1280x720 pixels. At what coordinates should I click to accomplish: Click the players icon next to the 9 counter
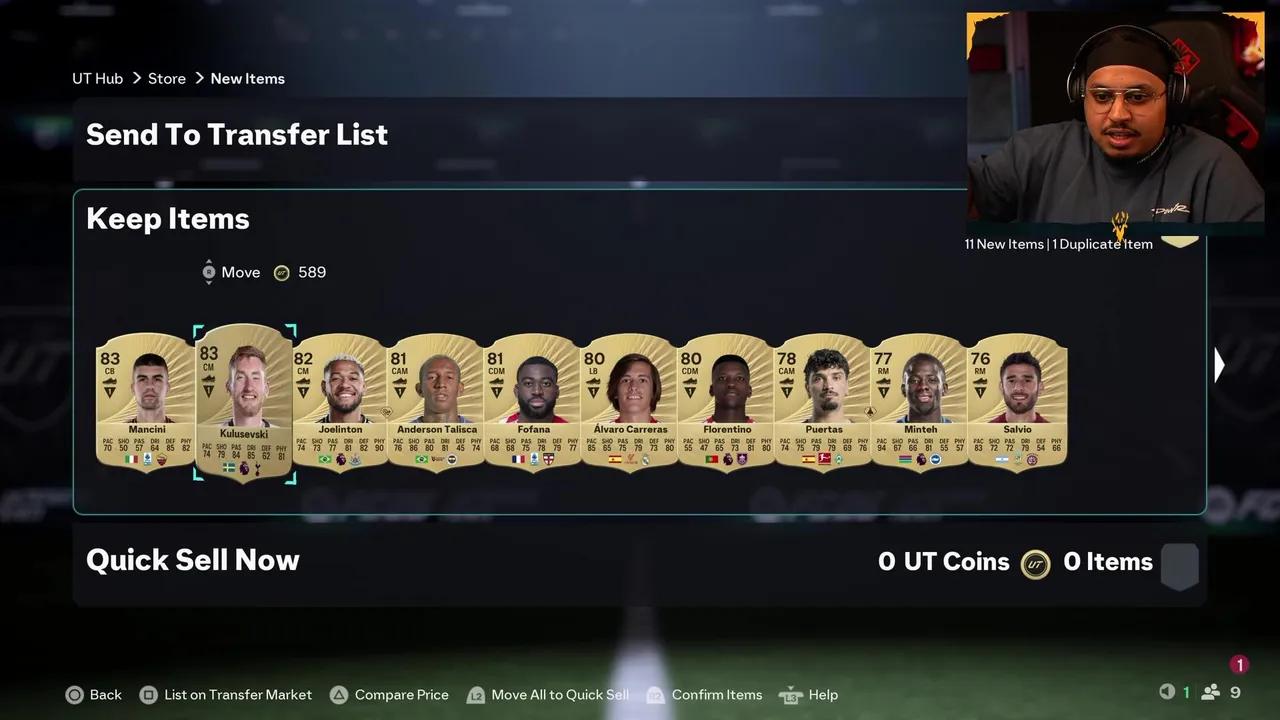pyautogui.click(x=1209, y=692)
